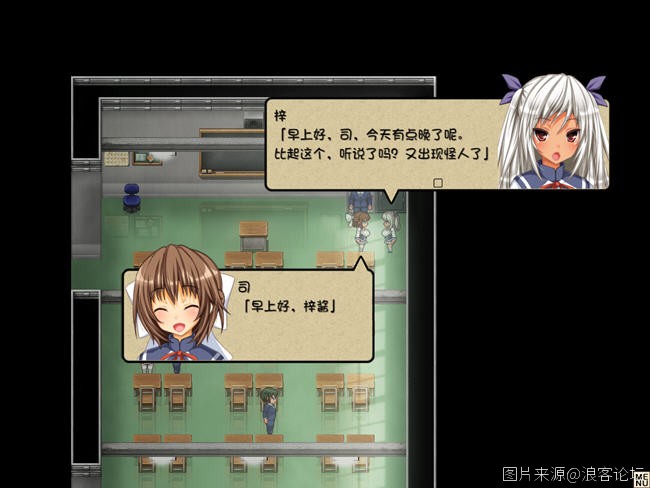This screenshot has width=650, height=488.
Task: Open the MENU button in the corner
Action: (641, 479)
